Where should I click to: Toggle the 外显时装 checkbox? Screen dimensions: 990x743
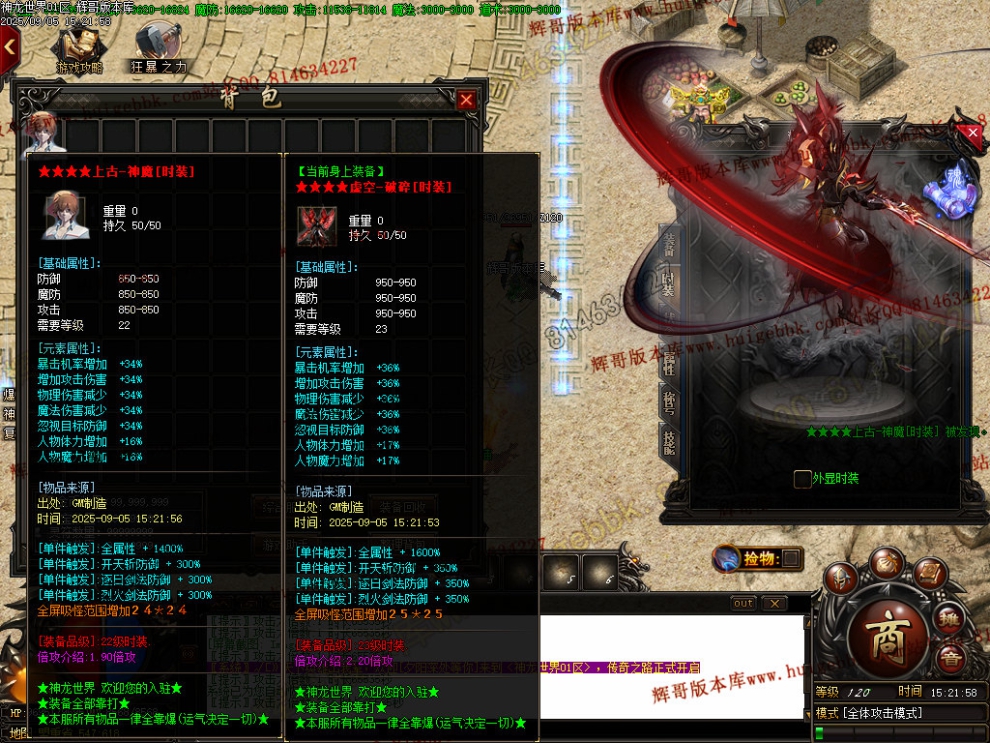click(802, 479)
